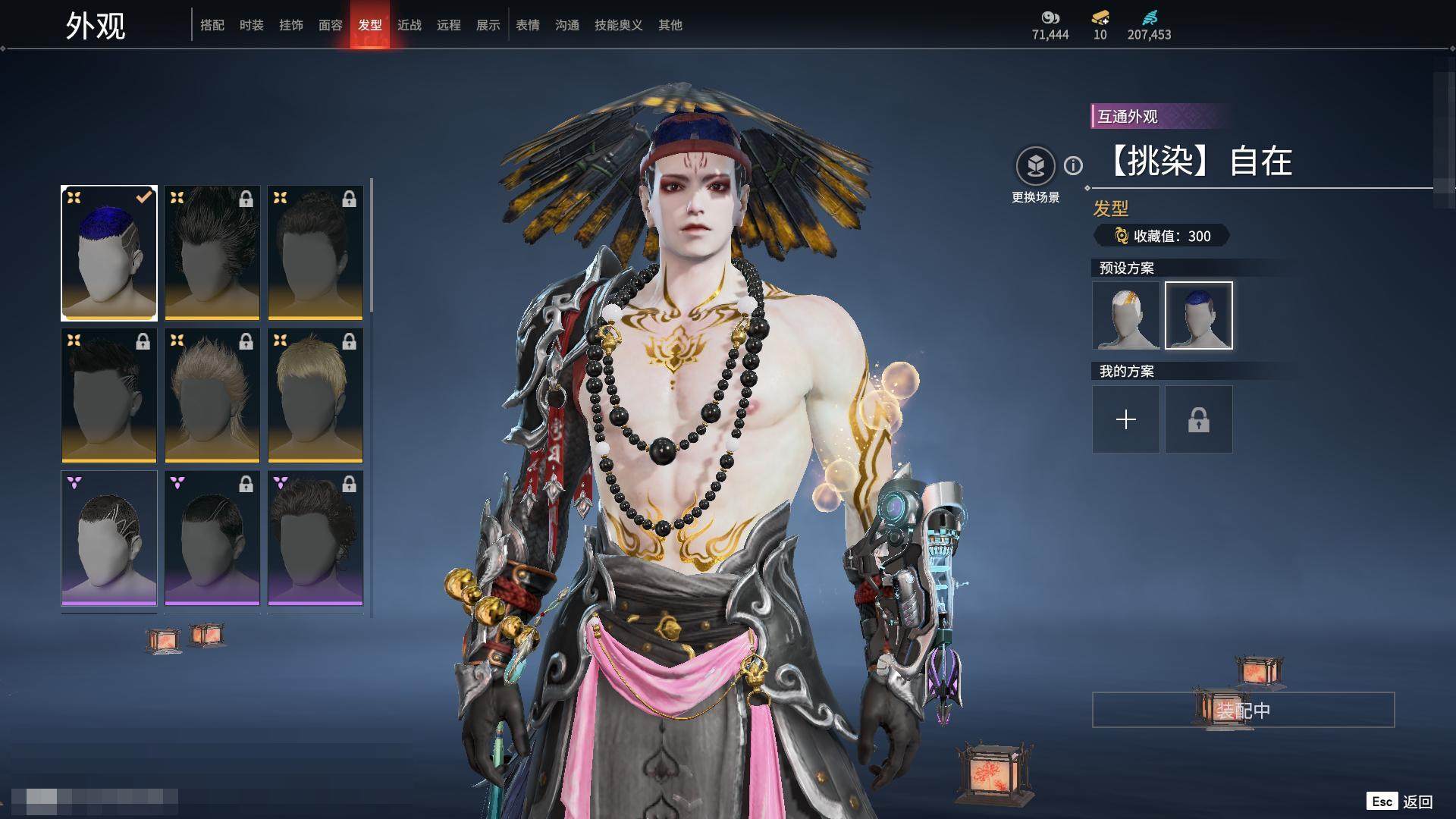This screenshot has width=1456, height=819.
Task: Select the blue-dyed buzzcut hairstyle thumbnail
Action: 109,253
